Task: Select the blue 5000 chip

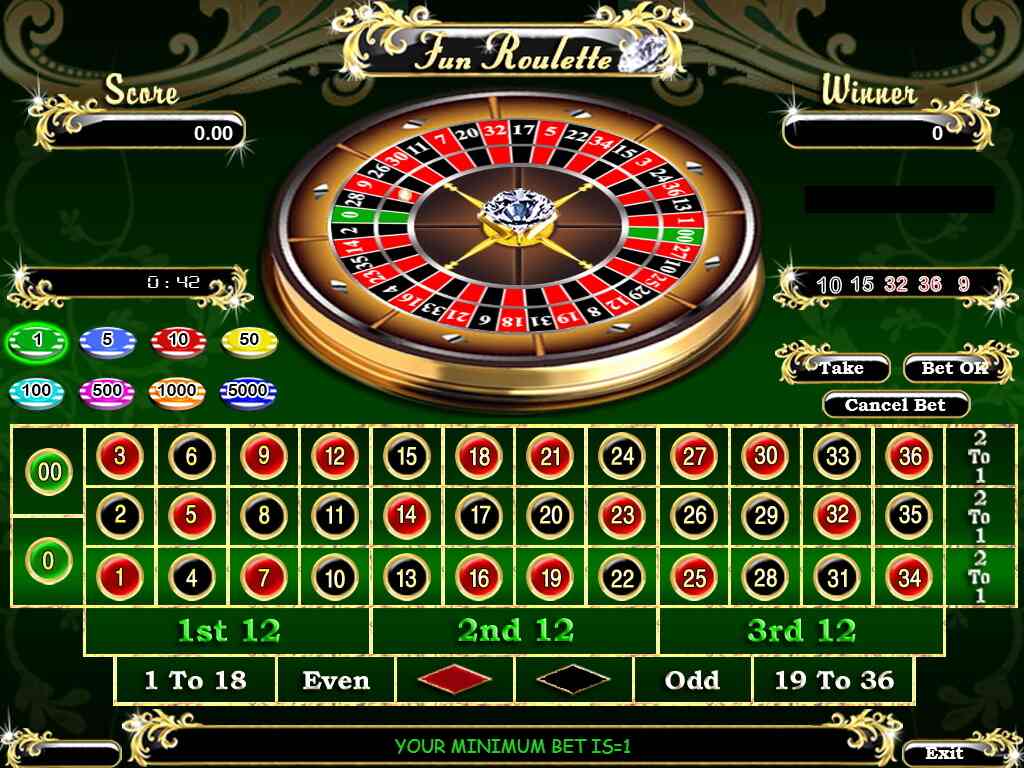Action: click(x=247, y=392)
